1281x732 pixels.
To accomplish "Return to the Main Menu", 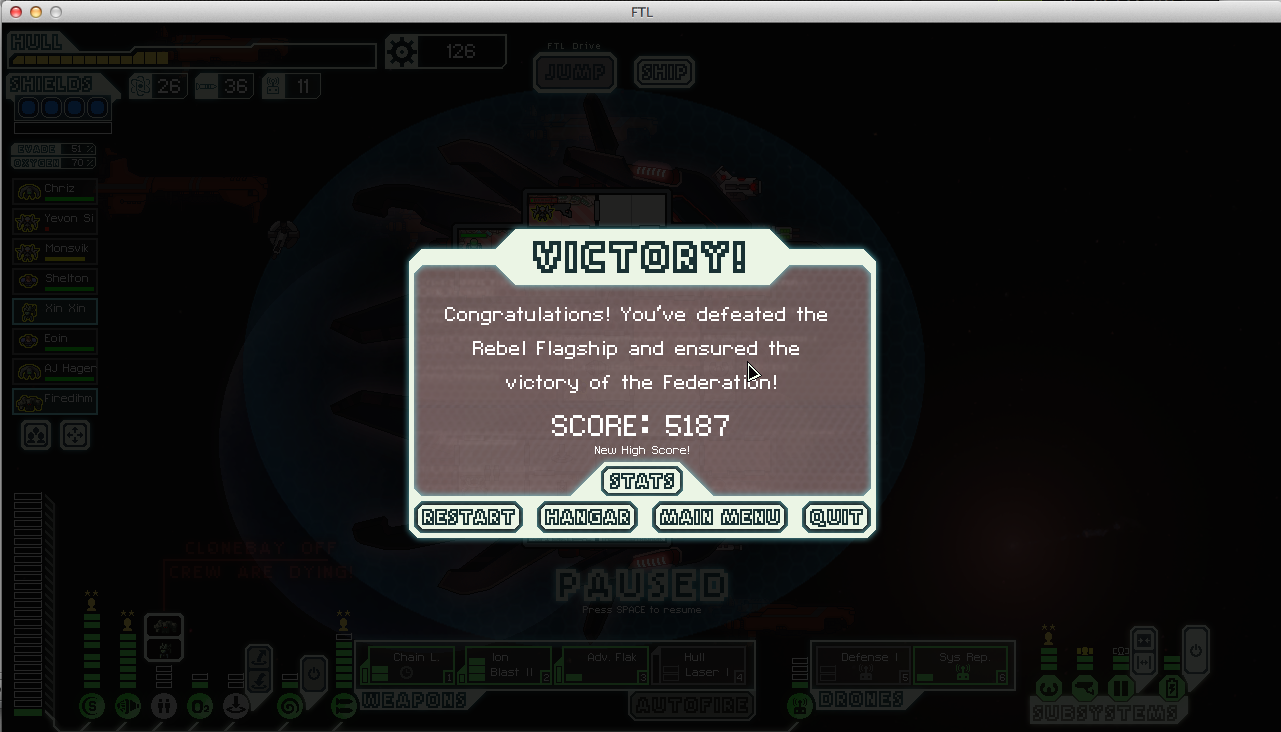I will tap(720, 517).
